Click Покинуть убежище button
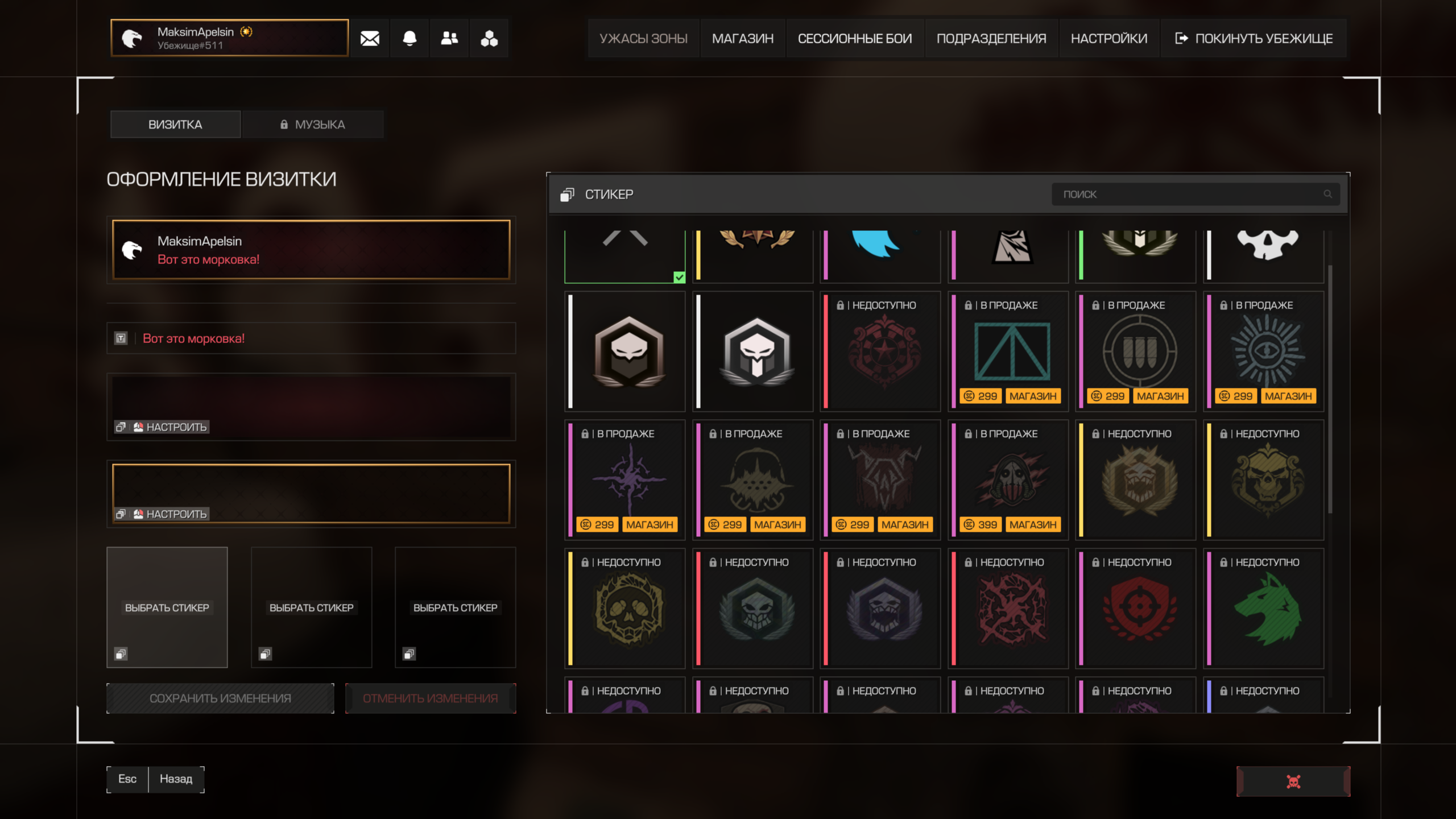This screenshot has height=819, width=1456. pos(1254,38)
